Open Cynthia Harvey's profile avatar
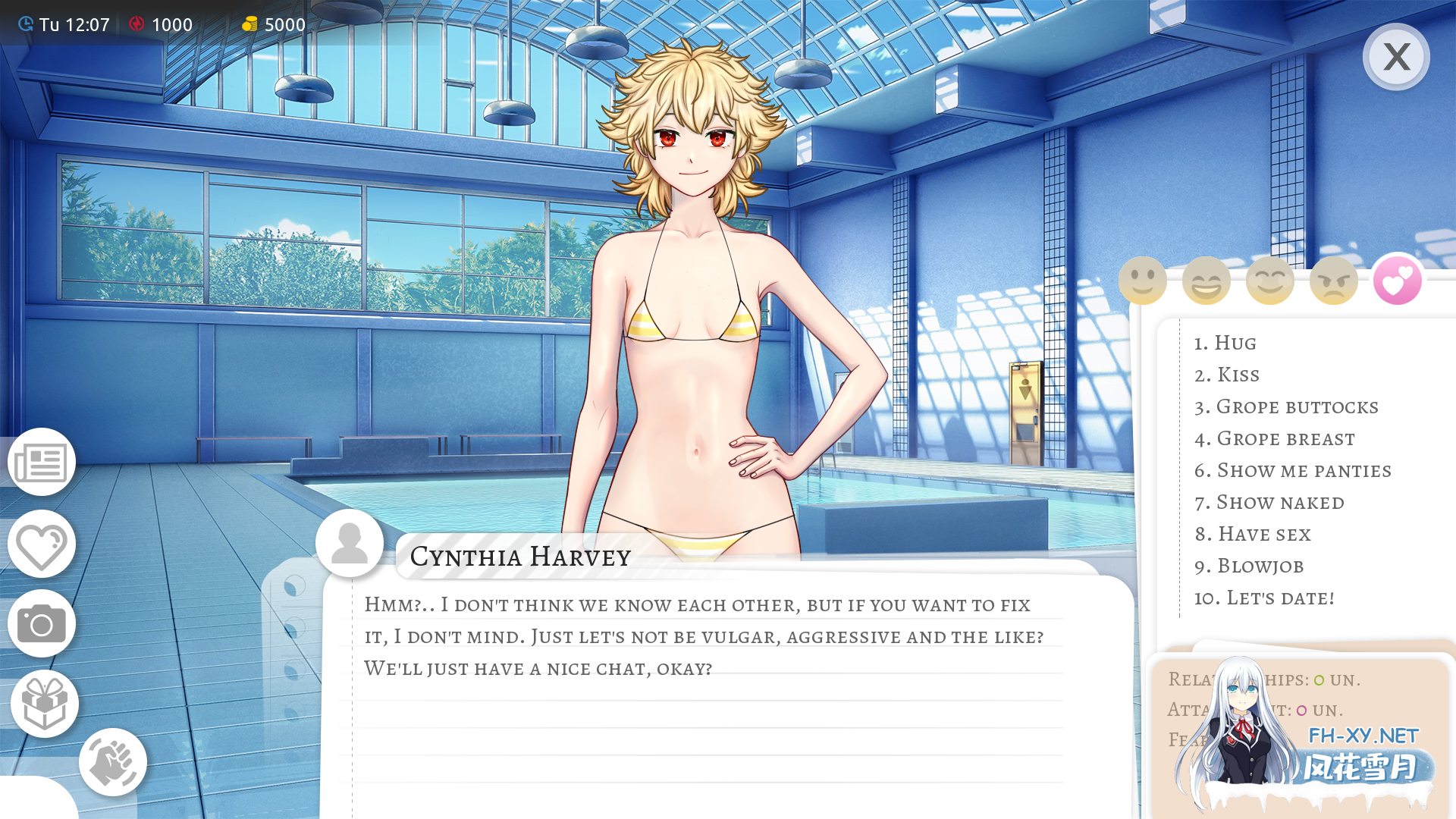Image resolution: width=1456 pixels, height=819 pixels. point(350,541)
